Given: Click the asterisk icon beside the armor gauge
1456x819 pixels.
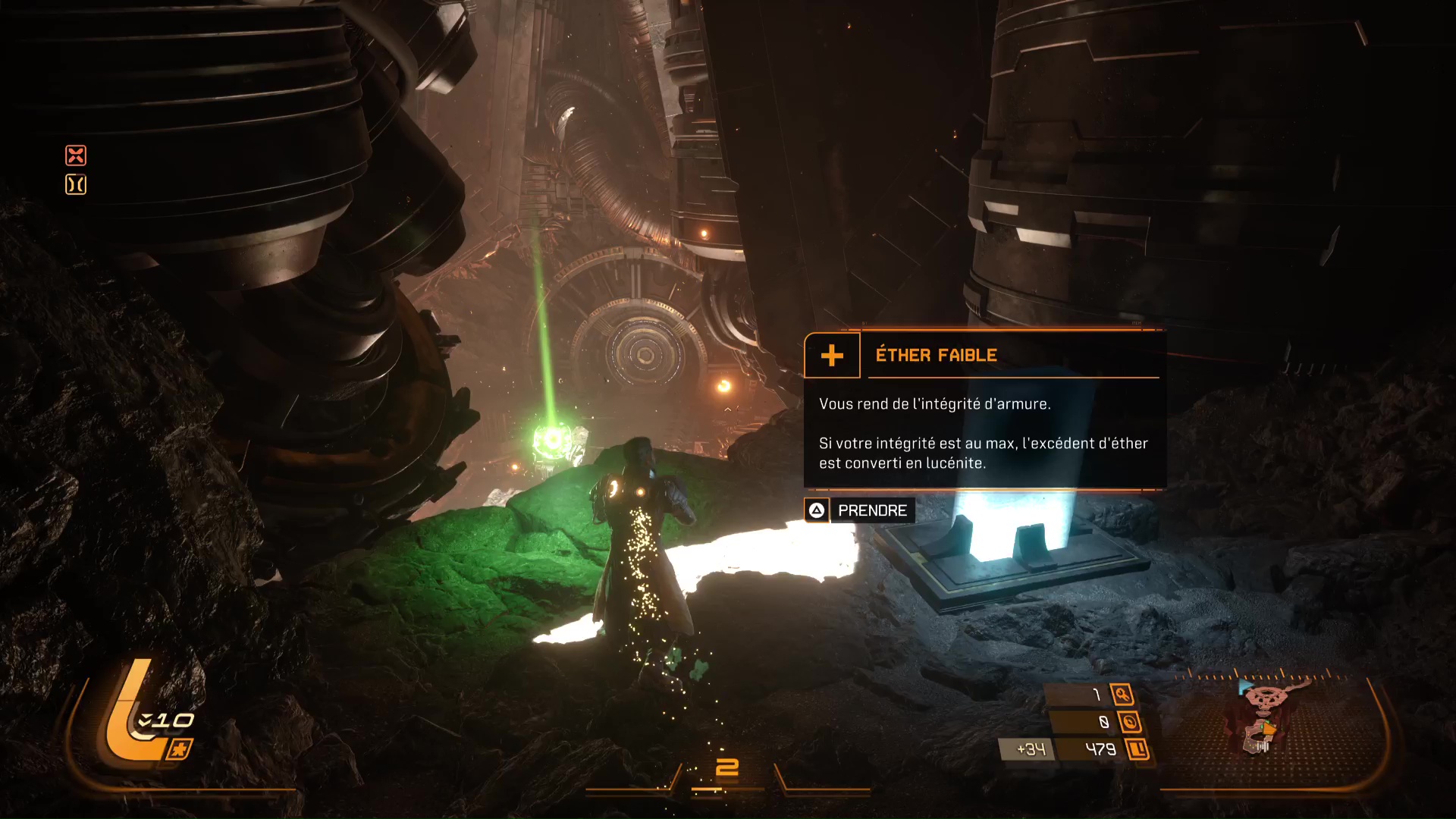Looking at the screenshot, I should tap(179, 750).
